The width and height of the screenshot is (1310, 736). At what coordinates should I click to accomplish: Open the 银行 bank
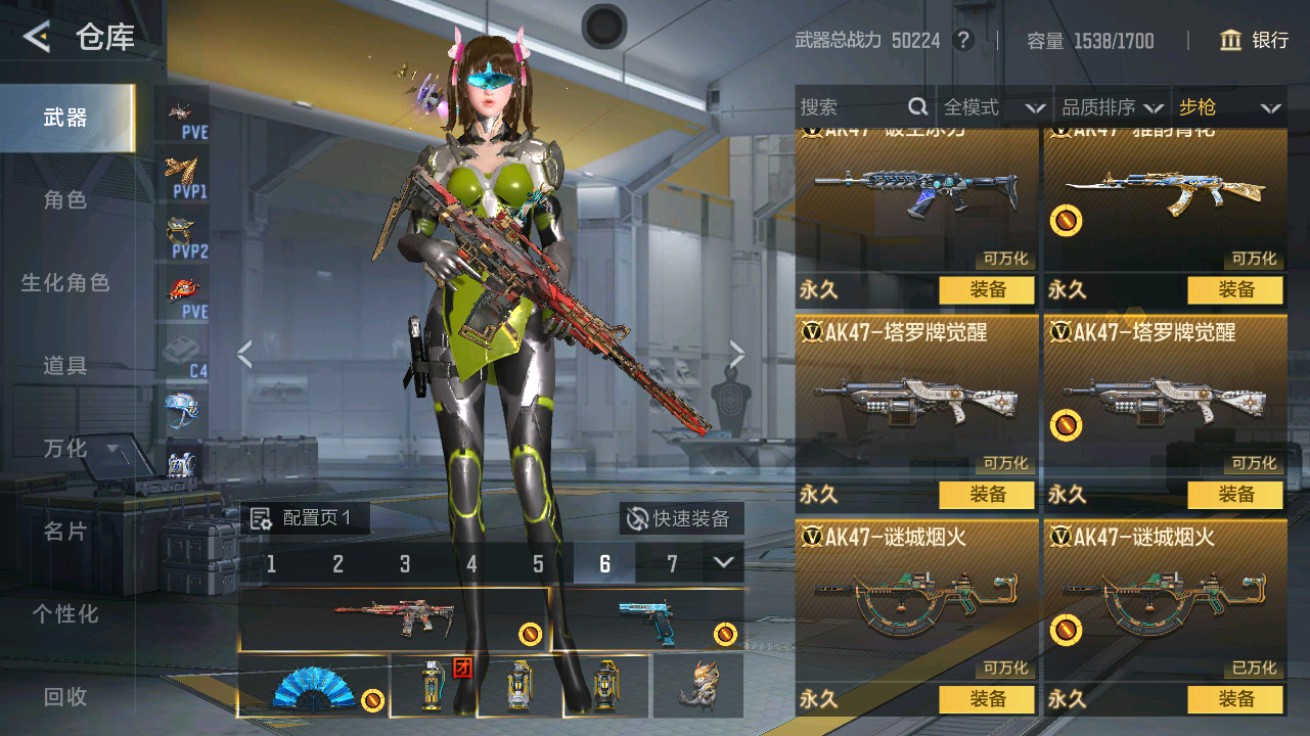(x=1254, y=40)
